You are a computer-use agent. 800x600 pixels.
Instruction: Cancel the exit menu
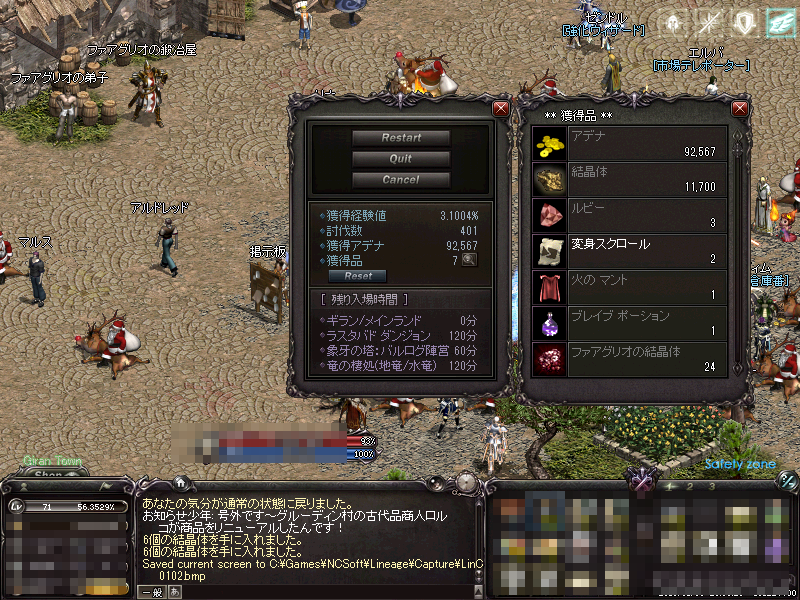[401, 180]
